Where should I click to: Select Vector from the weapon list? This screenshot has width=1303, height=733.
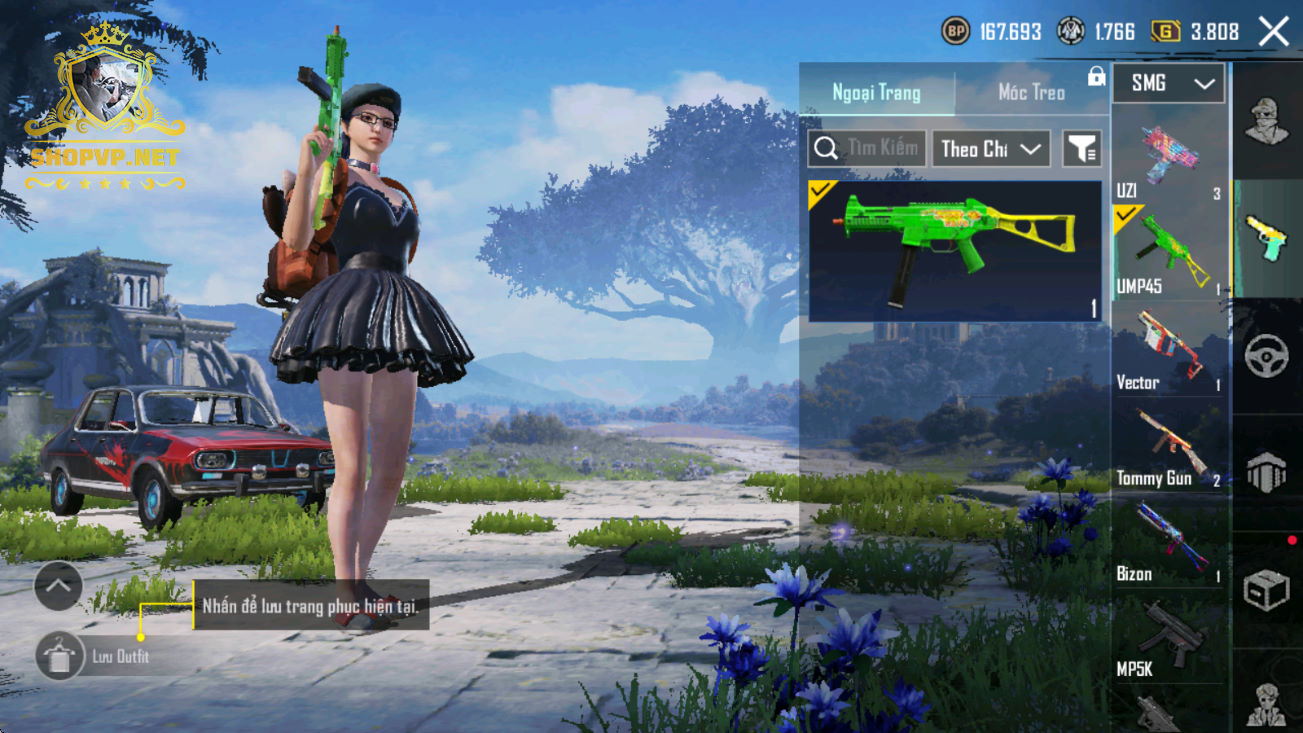1167,349
